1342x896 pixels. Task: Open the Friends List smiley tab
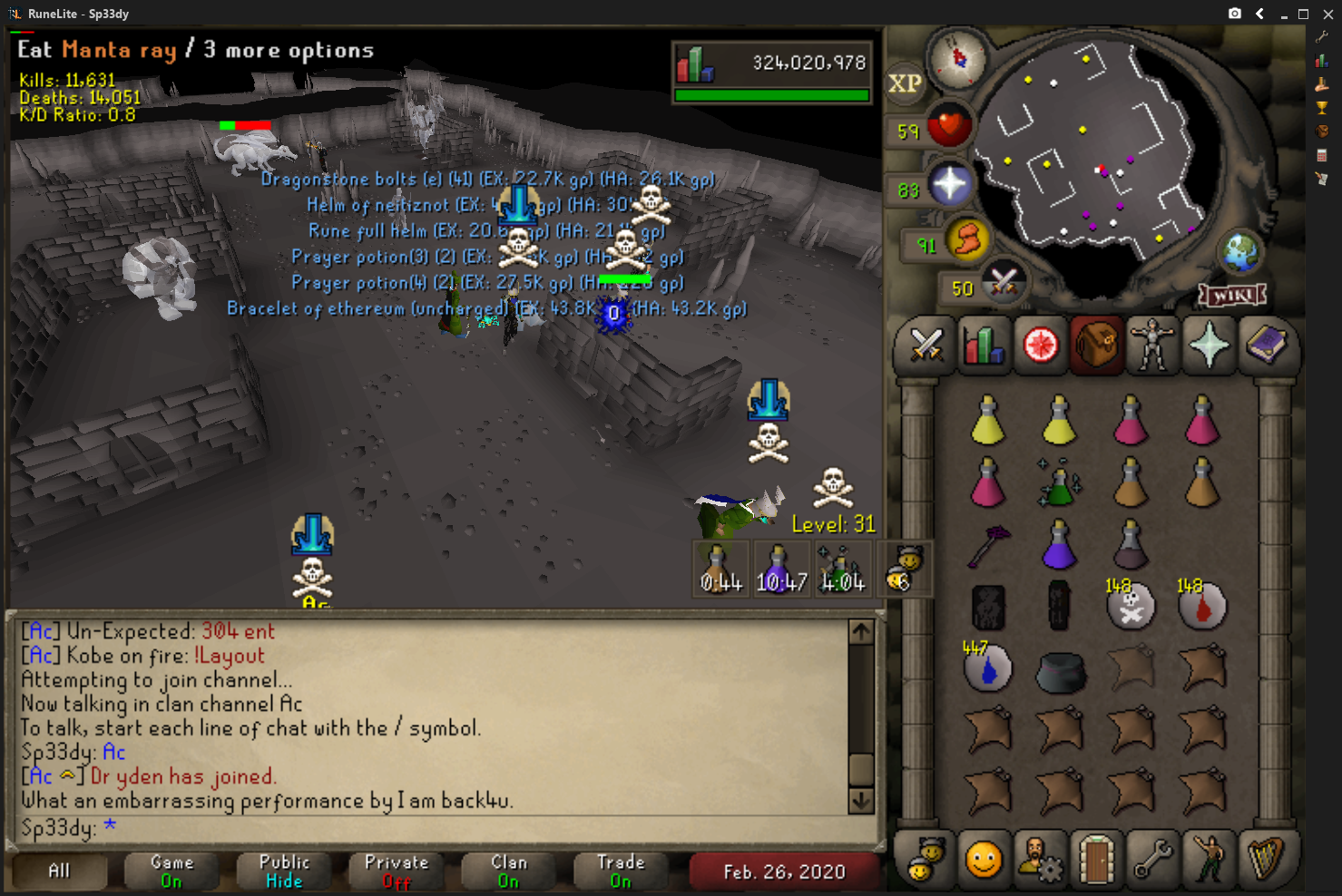coord(984,858)
